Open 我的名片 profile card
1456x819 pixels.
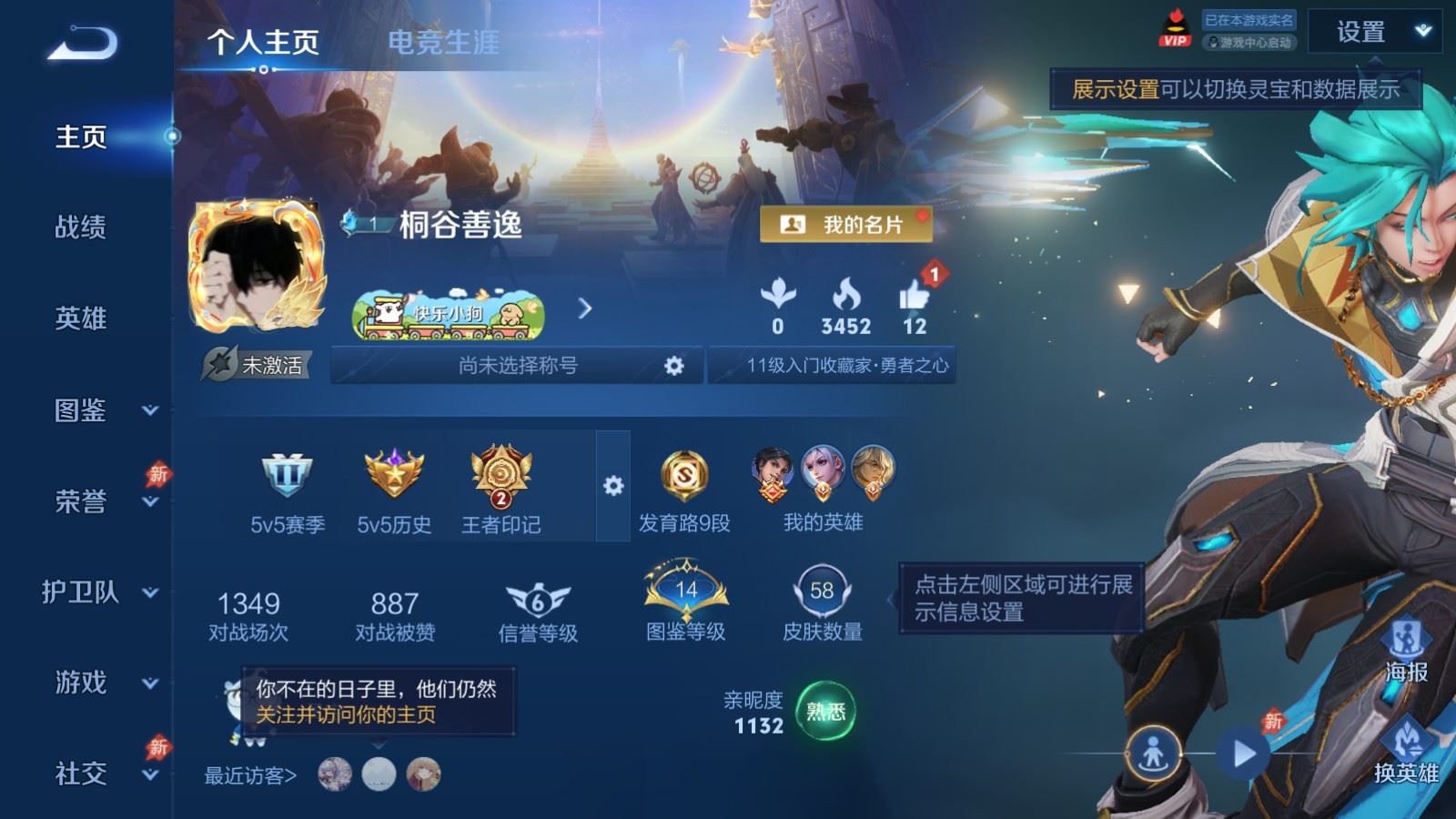coord(848,224)
